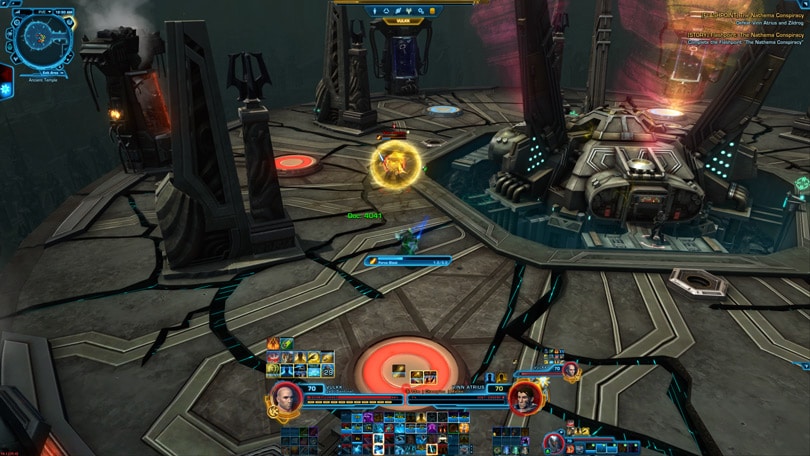
Task: Click the circular minimap
Action: [x=40, y=37]
